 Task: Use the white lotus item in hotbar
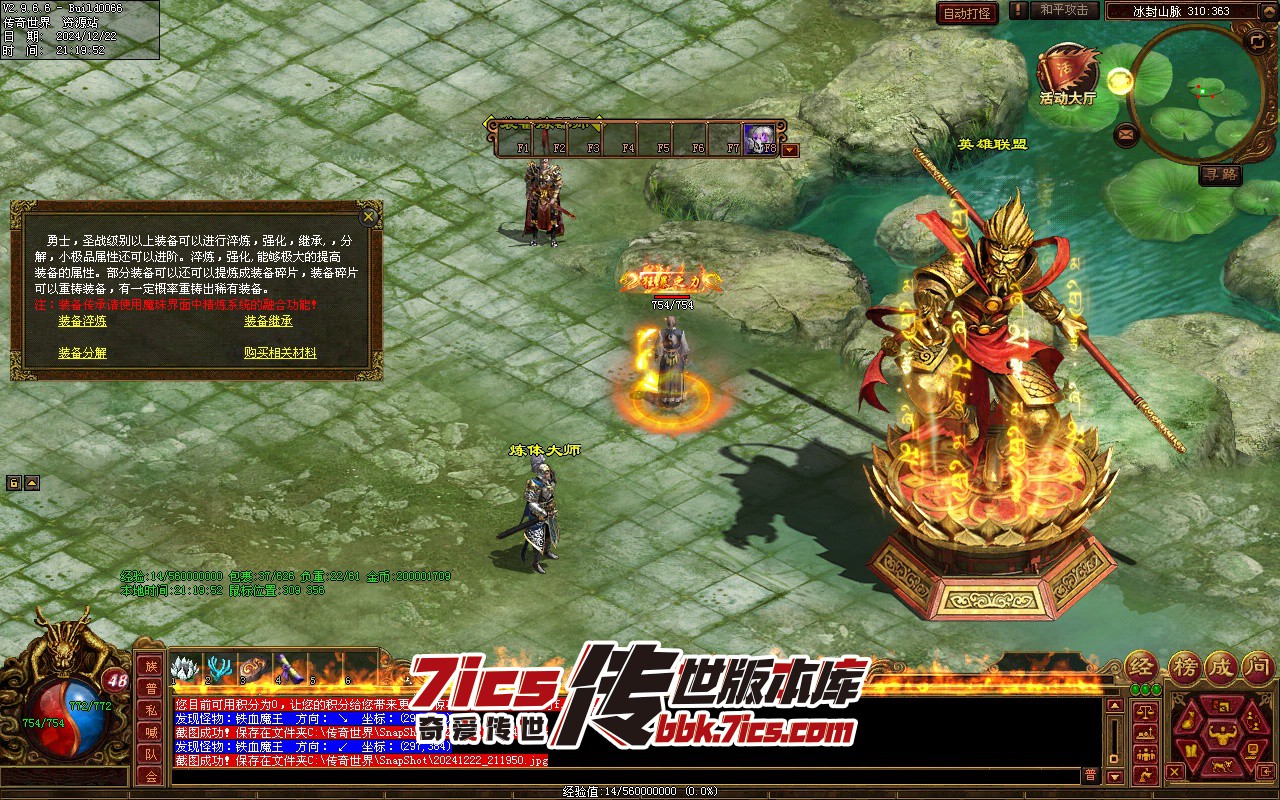[185, 668]
